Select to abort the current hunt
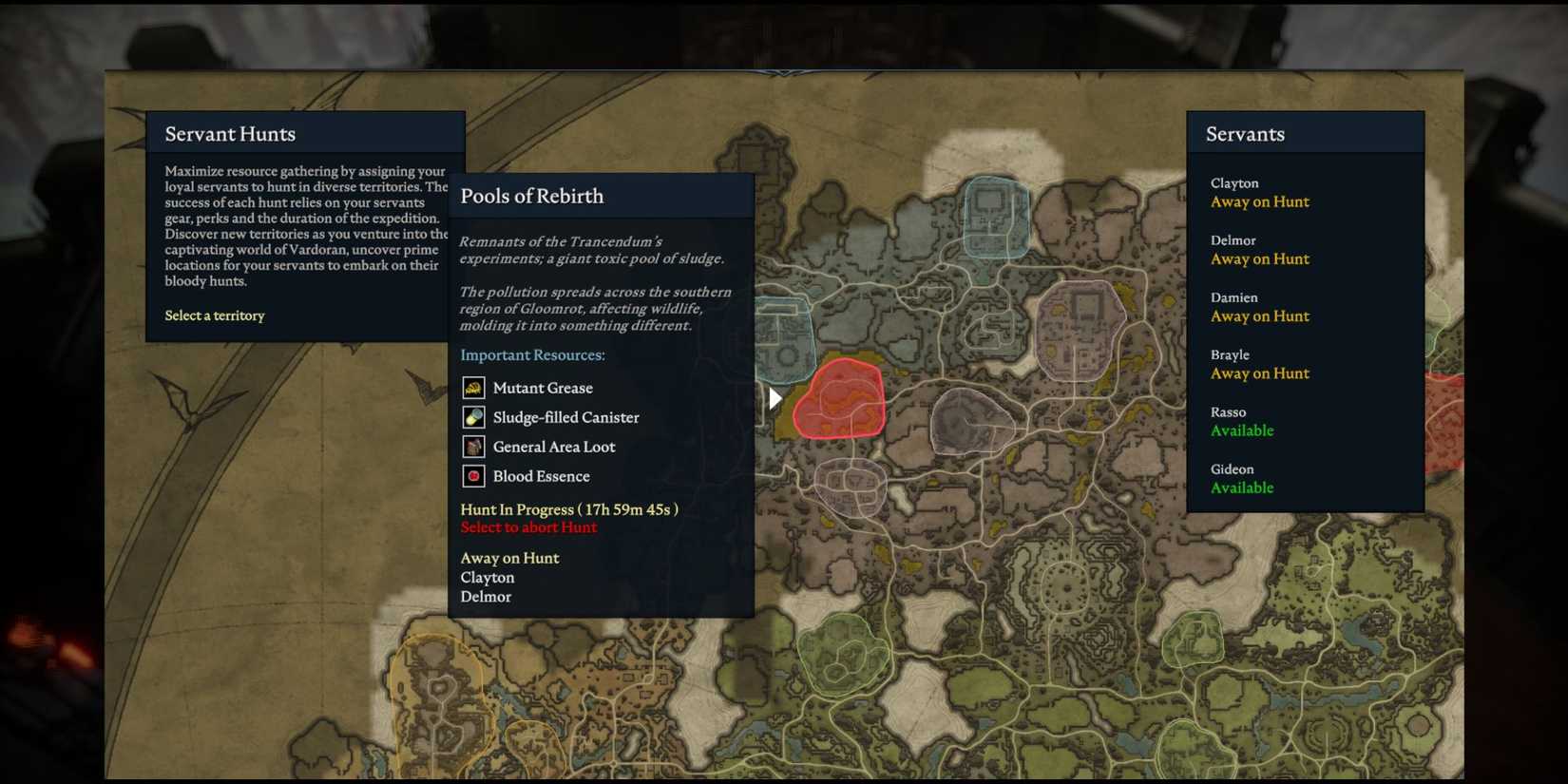The width and height of the screenshot is (1568, 784). (528, 527)
